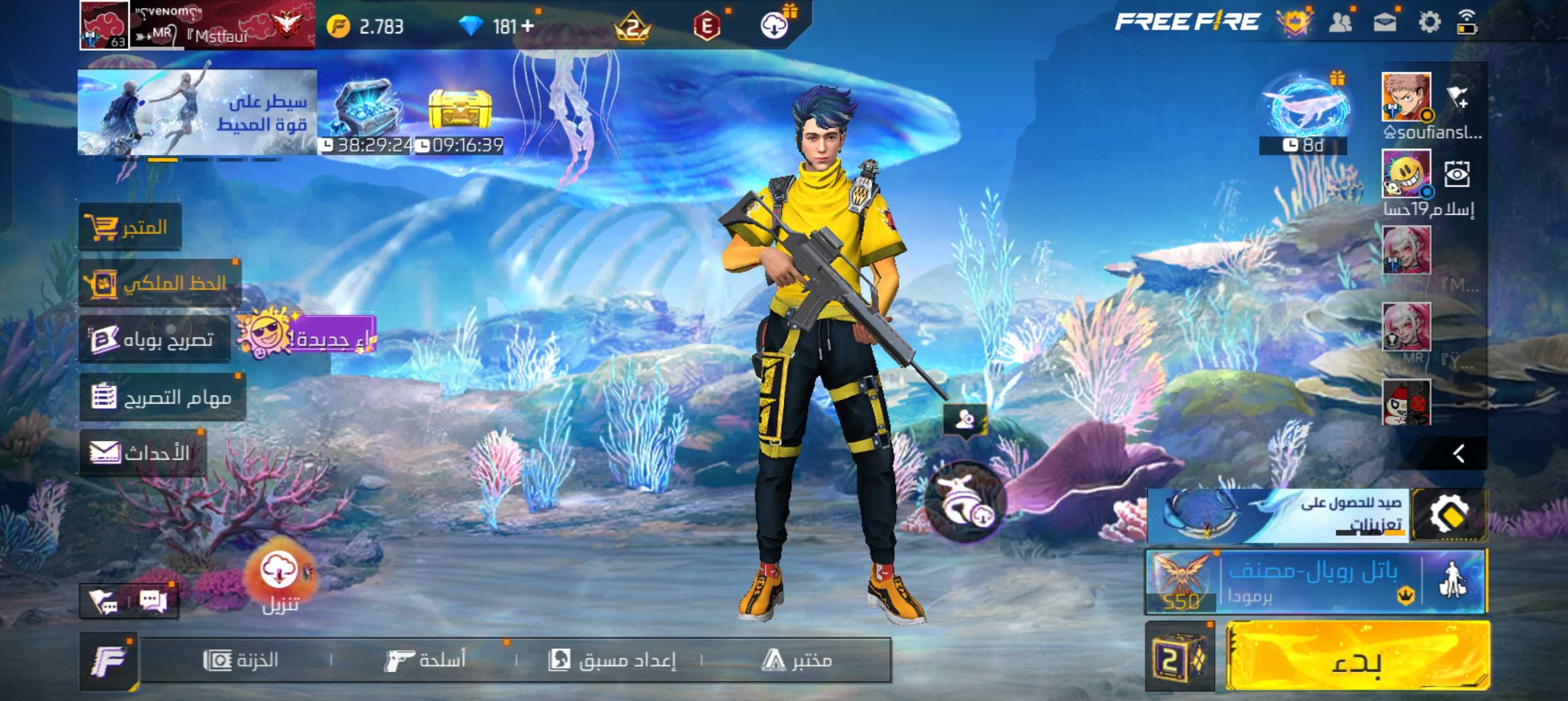
Task: Click the Evo badge icon in top bar
Action: [706, 25]
